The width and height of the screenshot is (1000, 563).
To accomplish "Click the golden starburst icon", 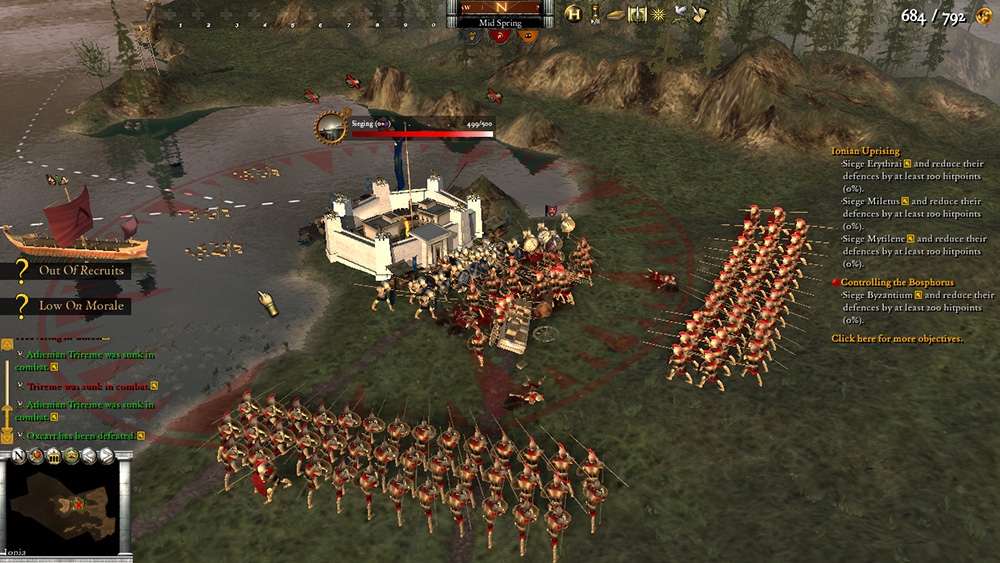I will [658, 14].
